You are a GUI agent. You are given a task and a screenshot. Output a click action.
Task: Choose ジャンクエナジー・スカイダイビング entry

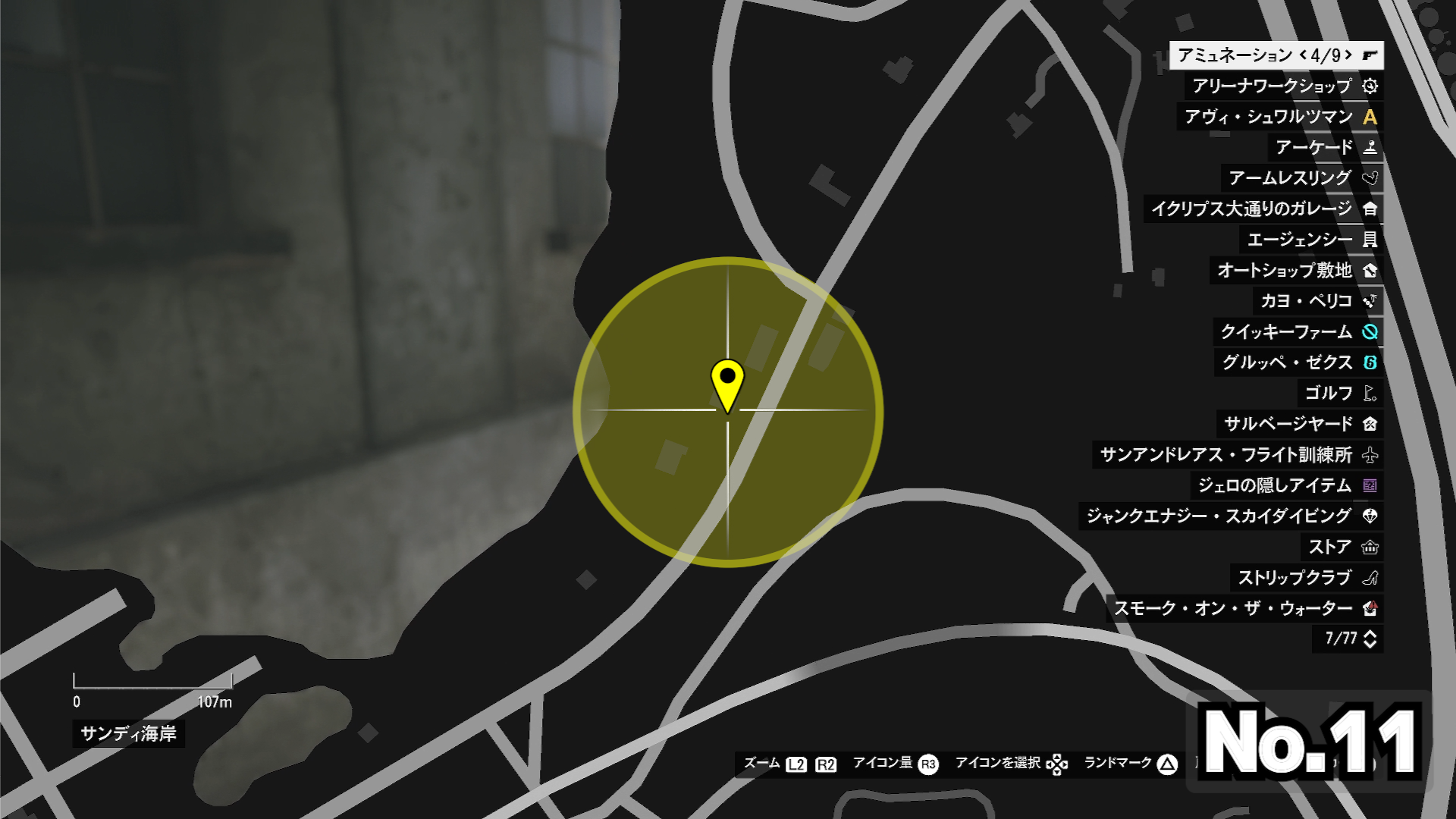click(1231, 516)
